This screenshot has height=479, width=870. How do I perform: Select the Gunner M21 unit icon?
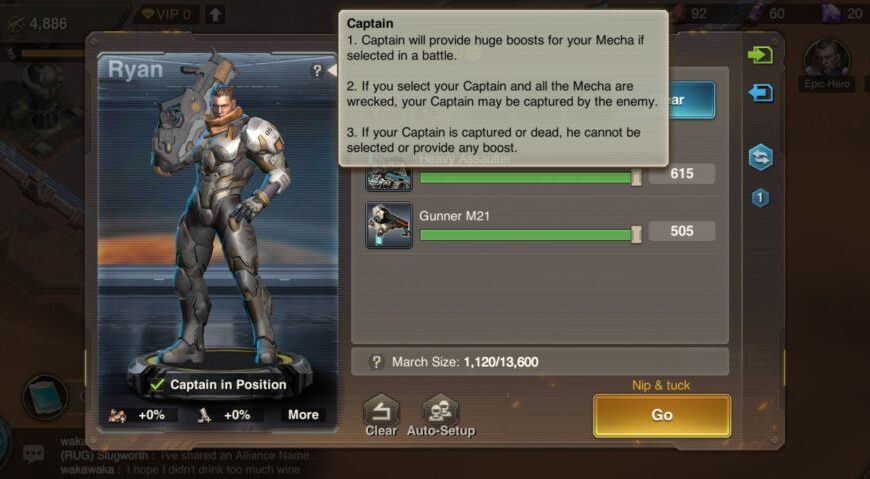pos(389,226)
